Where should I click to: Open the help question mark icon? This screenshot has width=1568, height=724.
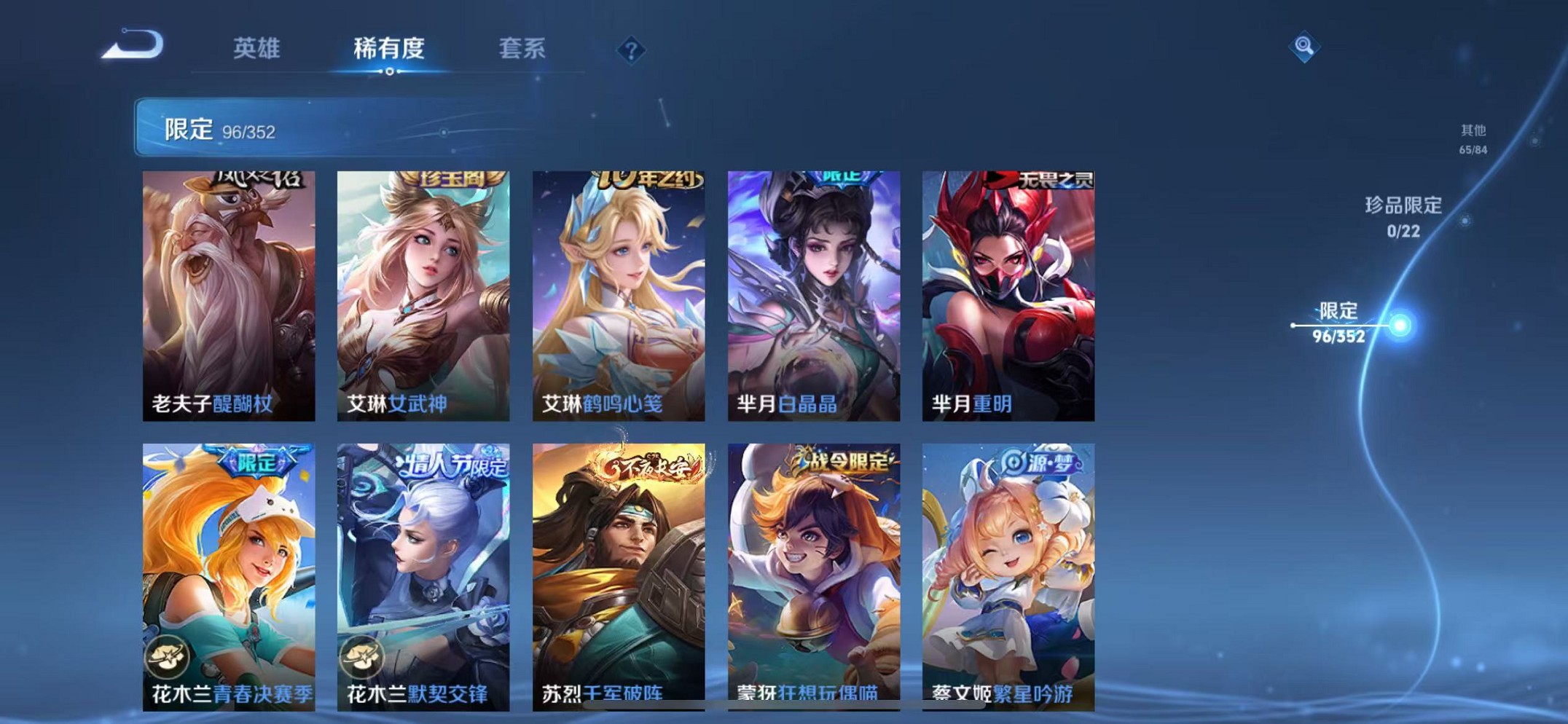(631, 50)
